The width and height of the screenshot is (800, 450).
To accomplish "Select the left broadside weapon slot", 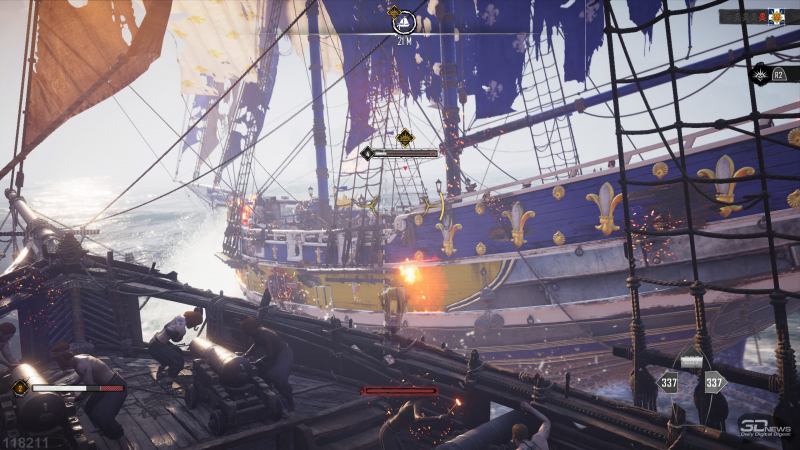I will click(x=667, y=382).
